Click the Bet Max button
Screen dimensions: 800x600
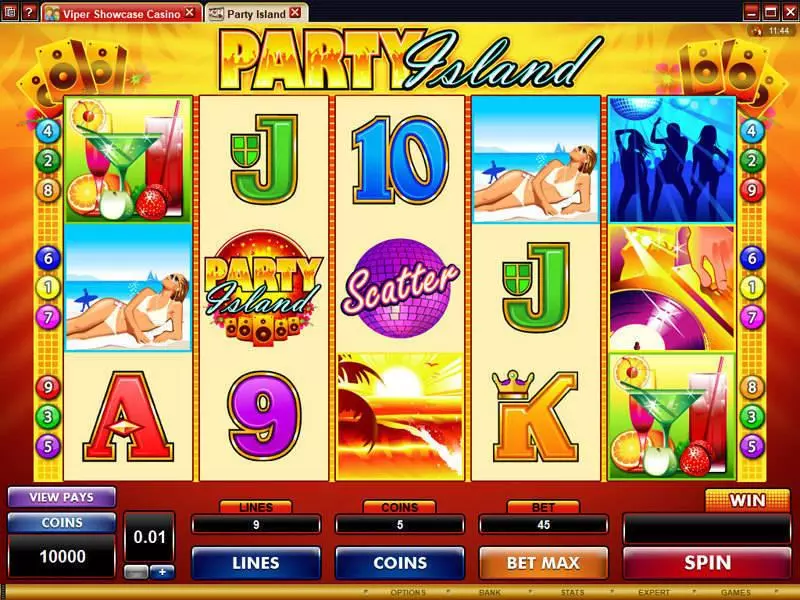point(543,563)
